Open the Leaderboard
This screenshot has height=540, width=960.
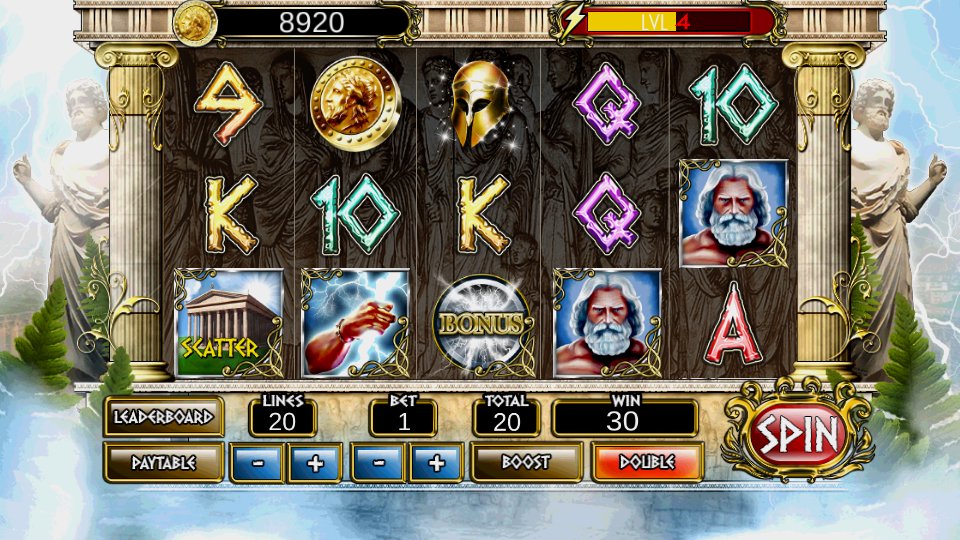[163, 416]
